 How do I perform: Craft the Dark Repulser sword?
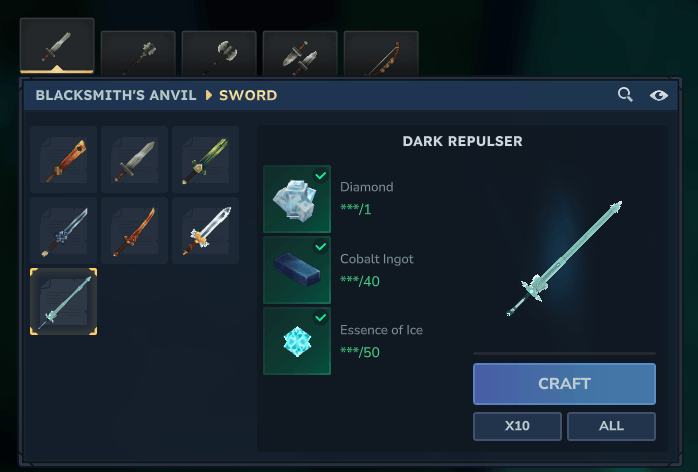(x=564, y=384)
